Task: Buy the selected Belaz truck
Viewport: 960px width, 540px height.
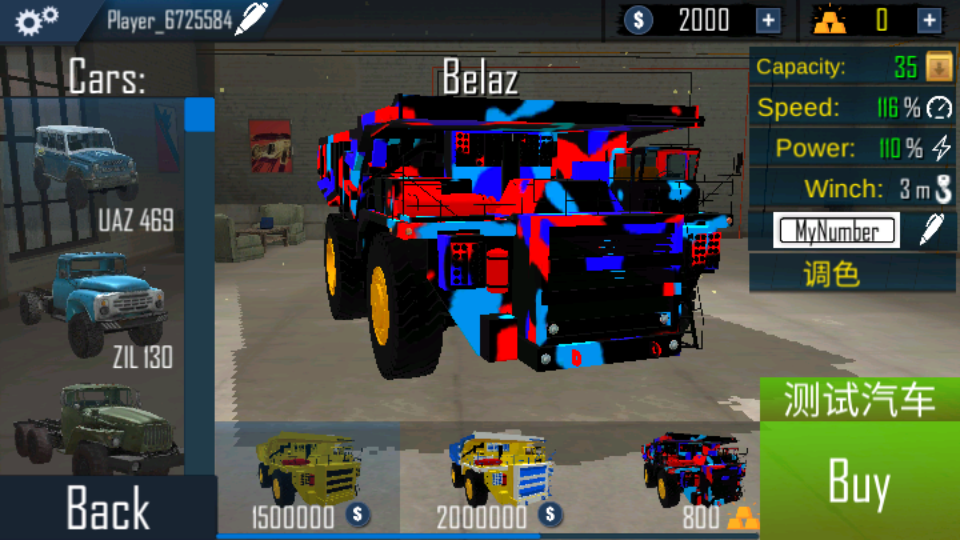Action: [x=859, y=484]
